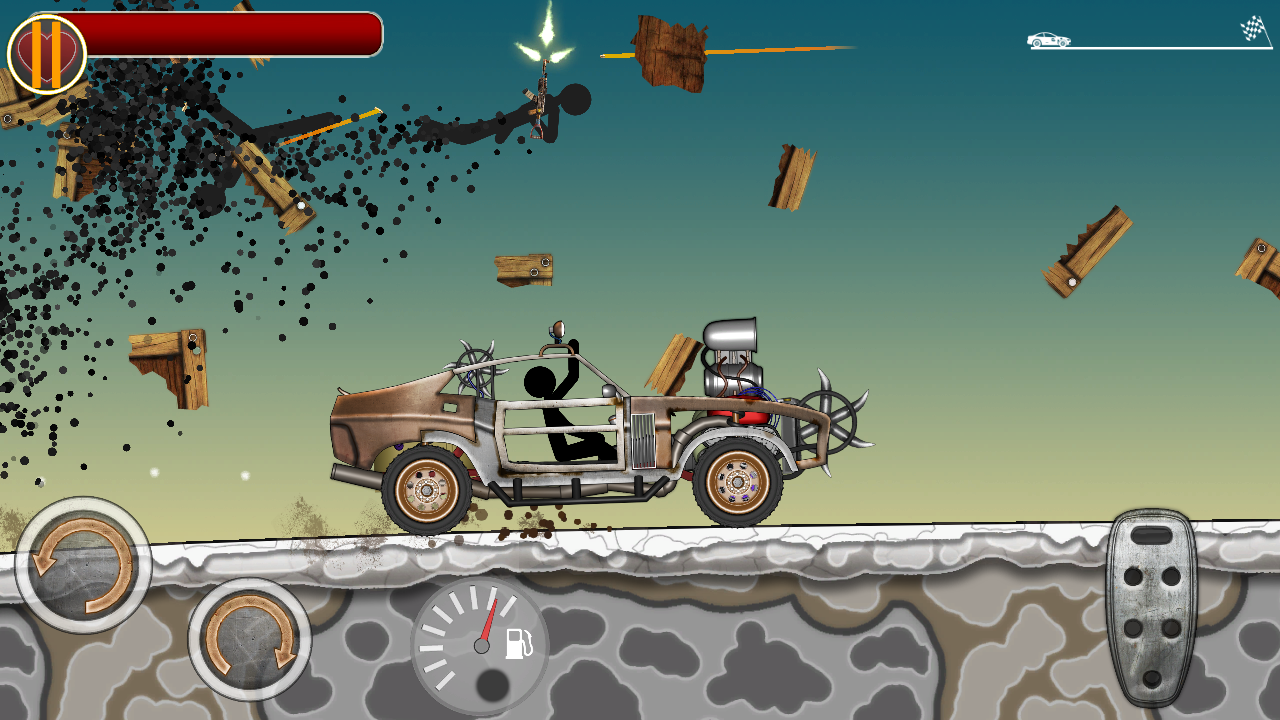This screenshot has width=1280, height=720.
Task: Click the red health bar
Action: coord(230,34)
